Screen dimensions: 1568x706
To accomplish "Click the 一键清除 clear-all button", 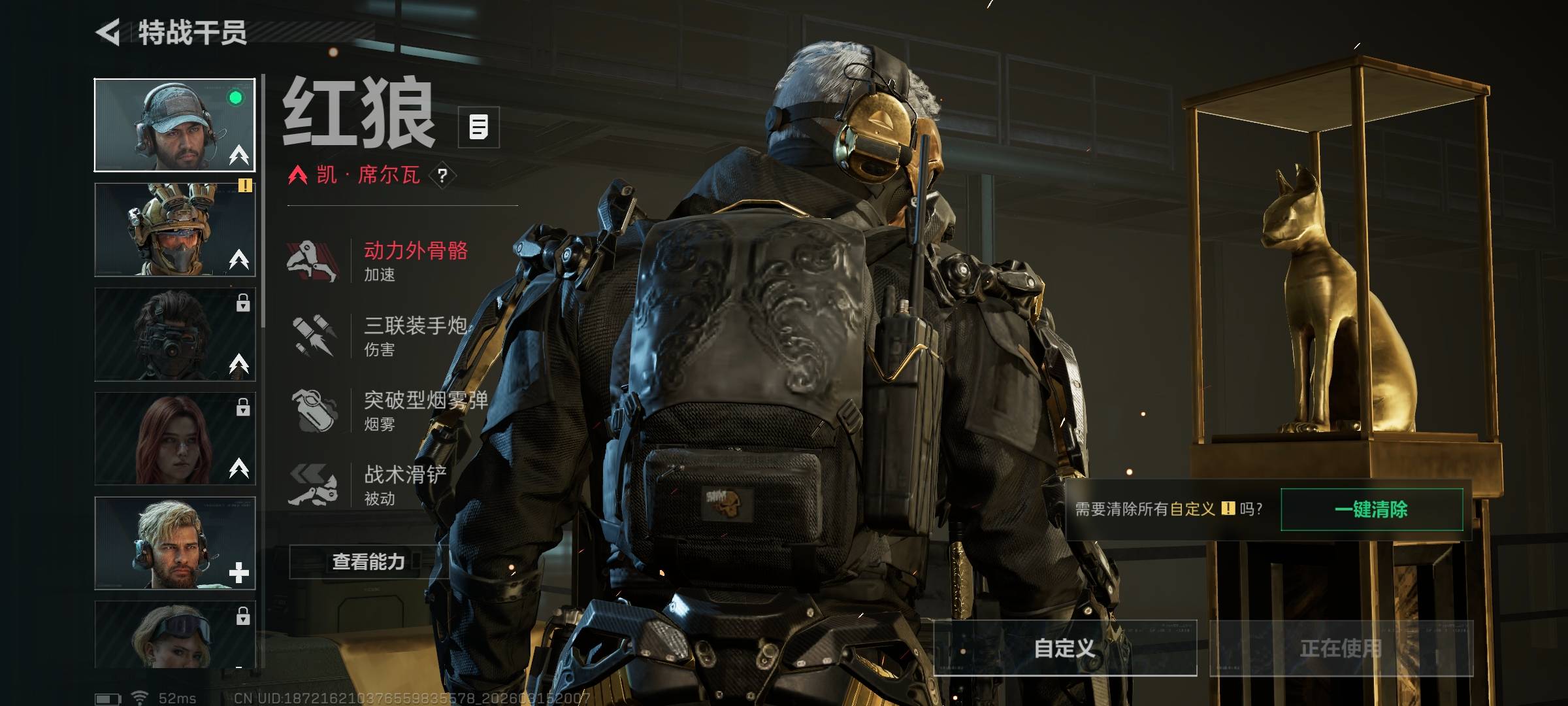I will [1371, 509].
